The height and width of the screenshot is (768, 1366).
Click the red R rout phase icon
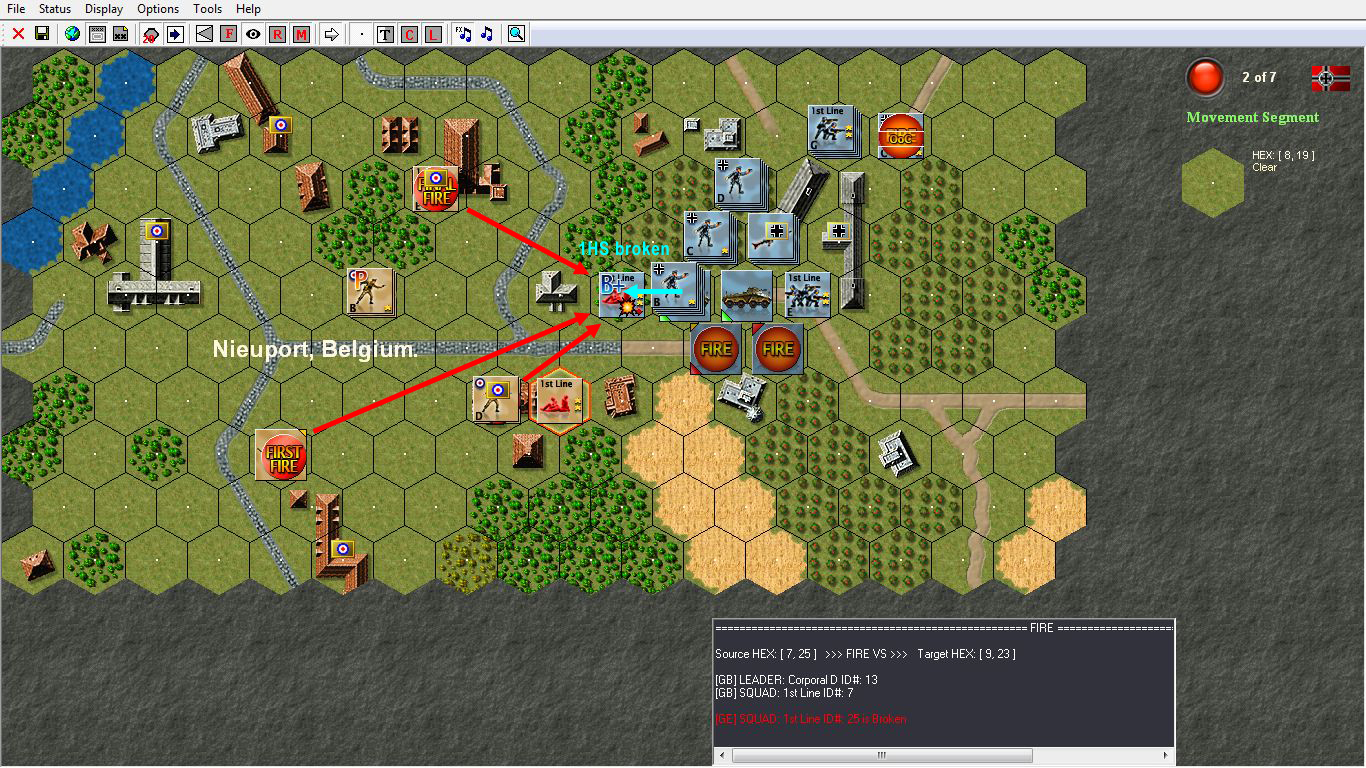[x=277, y=33]
